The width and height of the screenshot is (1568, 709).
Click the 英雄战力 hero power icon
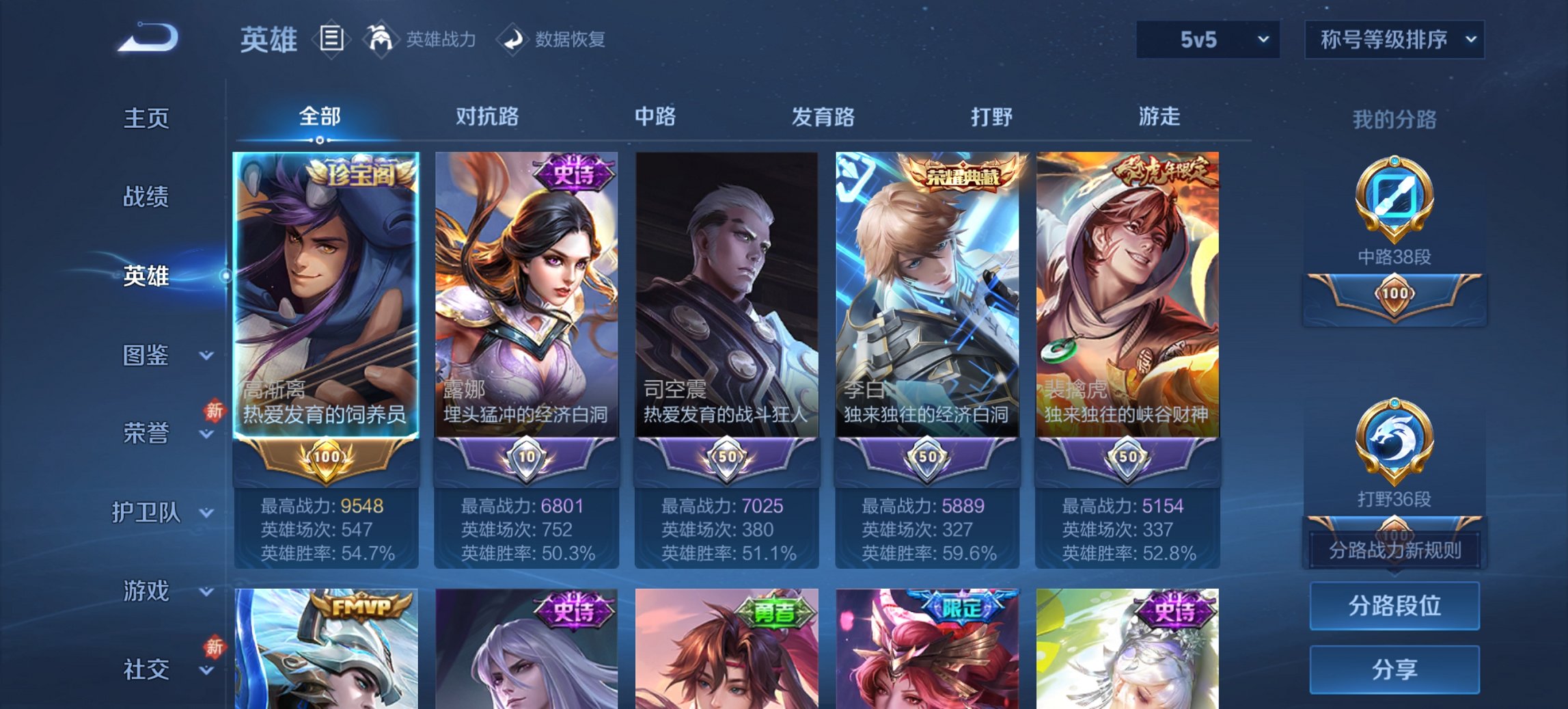[x=381, y=39]
